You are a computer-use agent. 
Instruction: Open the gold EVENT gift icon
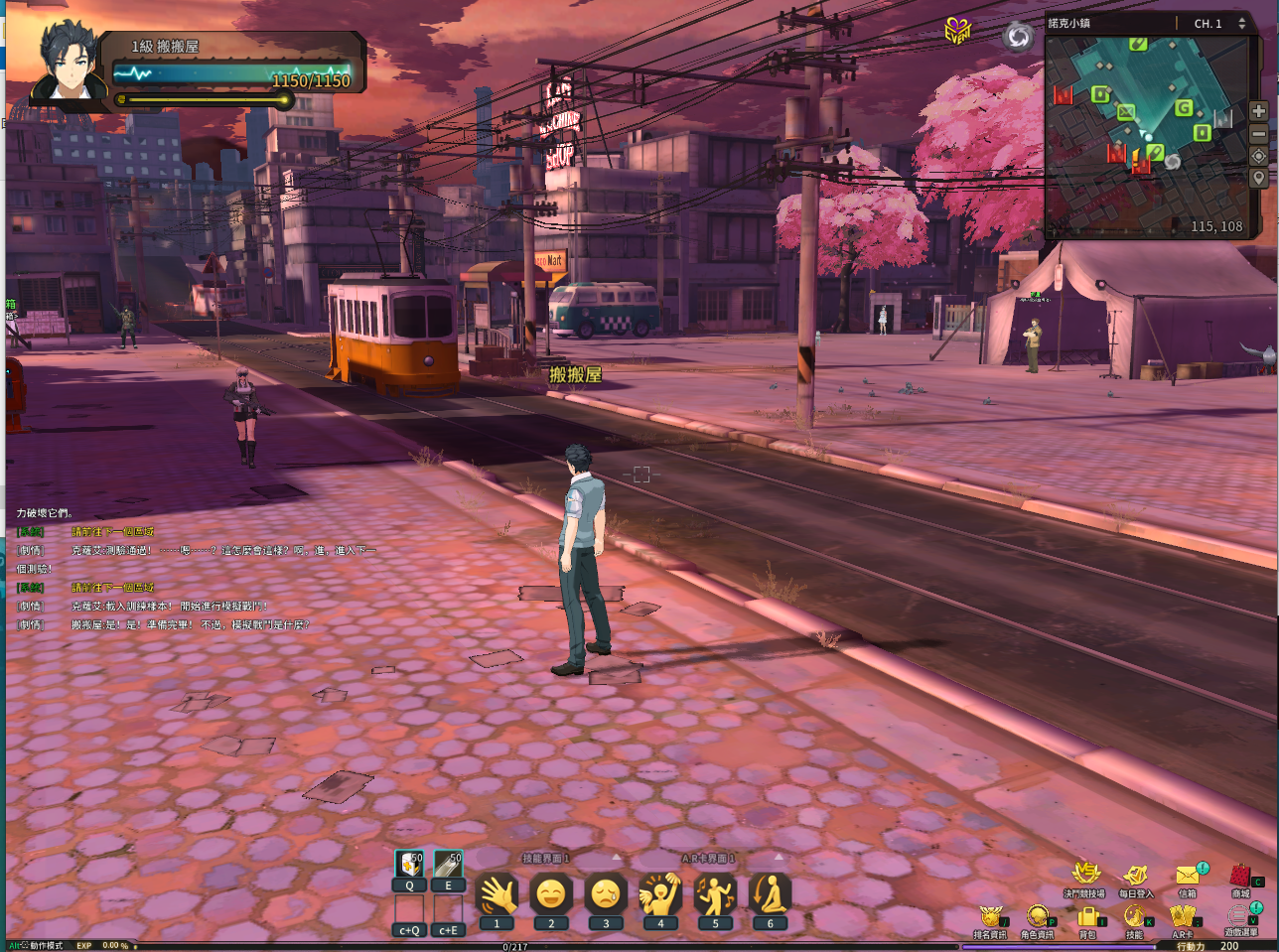[957, 31]
